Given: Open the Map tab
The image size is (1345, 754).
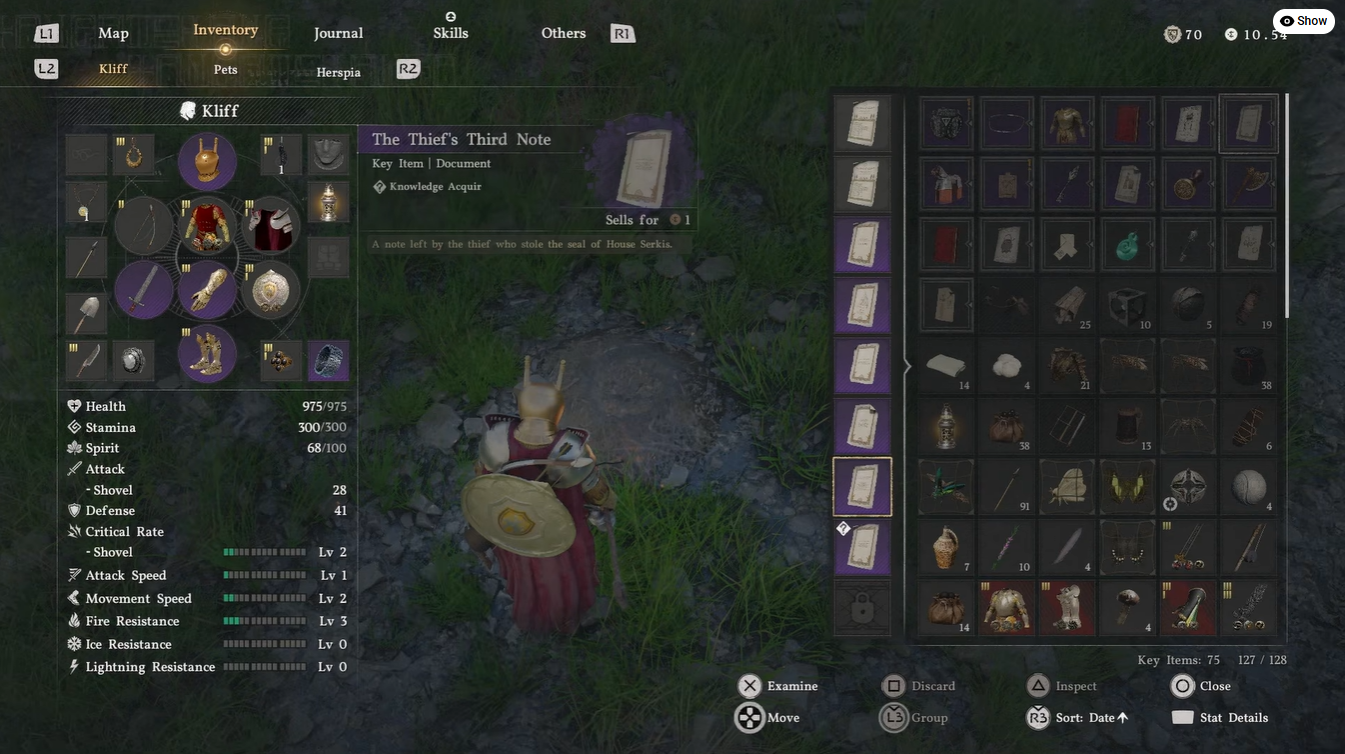Looking at the screenshot, I should click(113, 33).
